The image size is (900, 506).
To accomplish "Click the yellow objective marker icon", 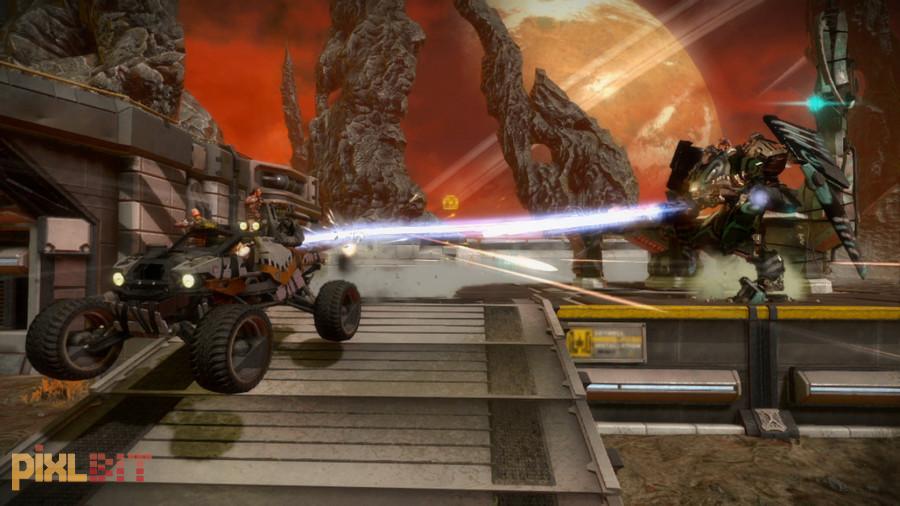I will point(451,203).
